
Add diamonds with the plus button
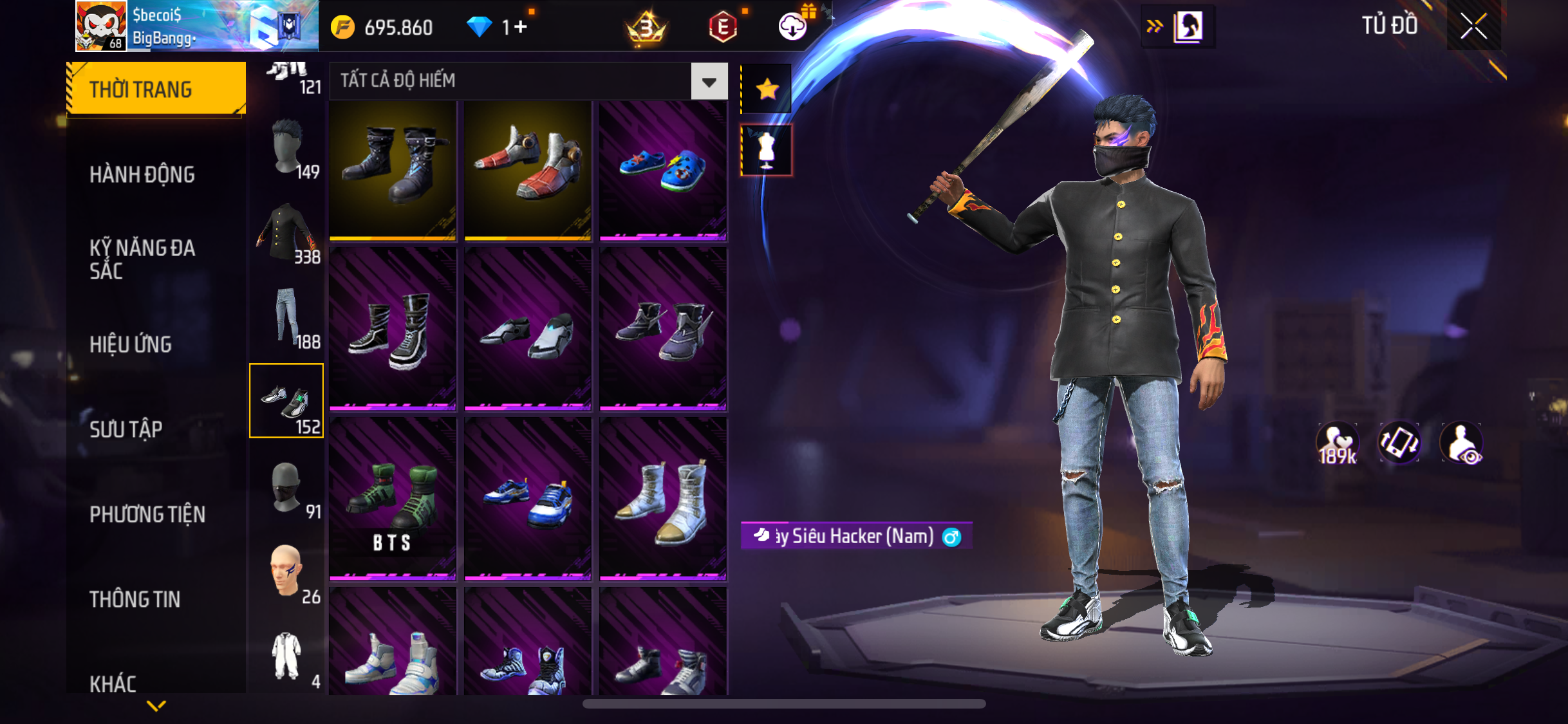tap(521, 27)
